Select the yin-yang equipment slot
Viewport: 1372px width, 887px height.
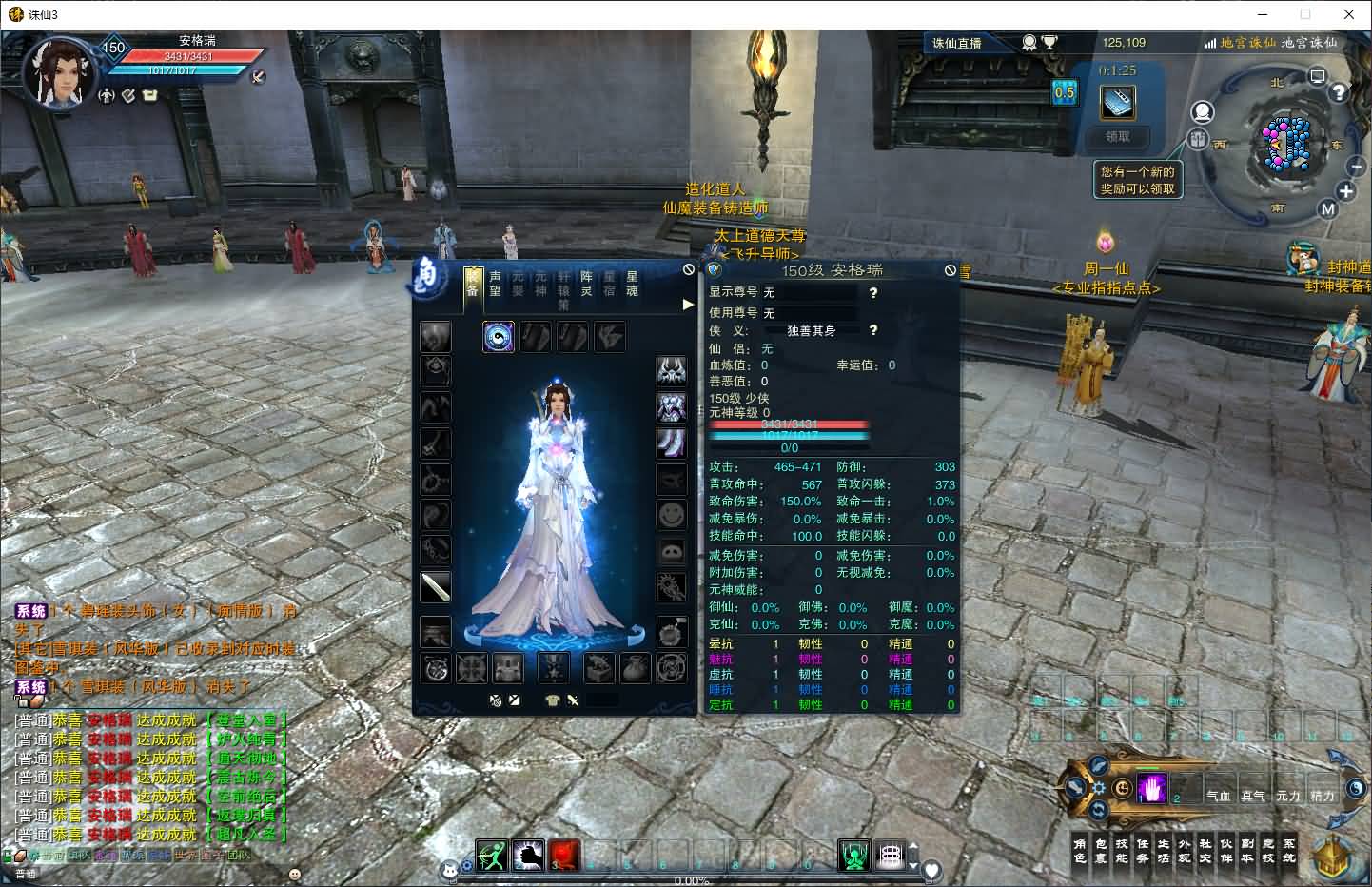(x=499, y=337)
